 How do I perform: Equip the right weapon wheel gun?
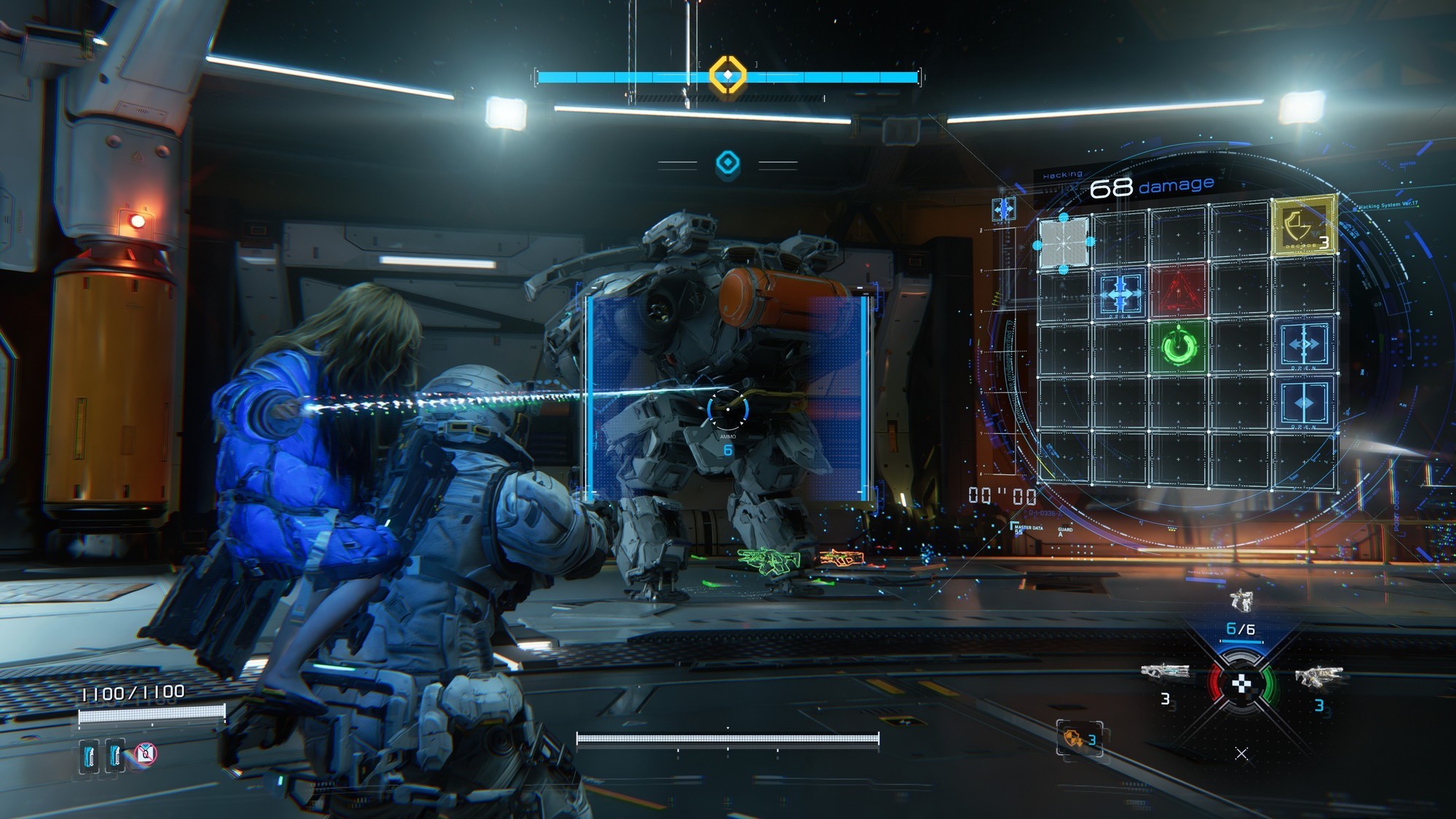[1318, 676]
